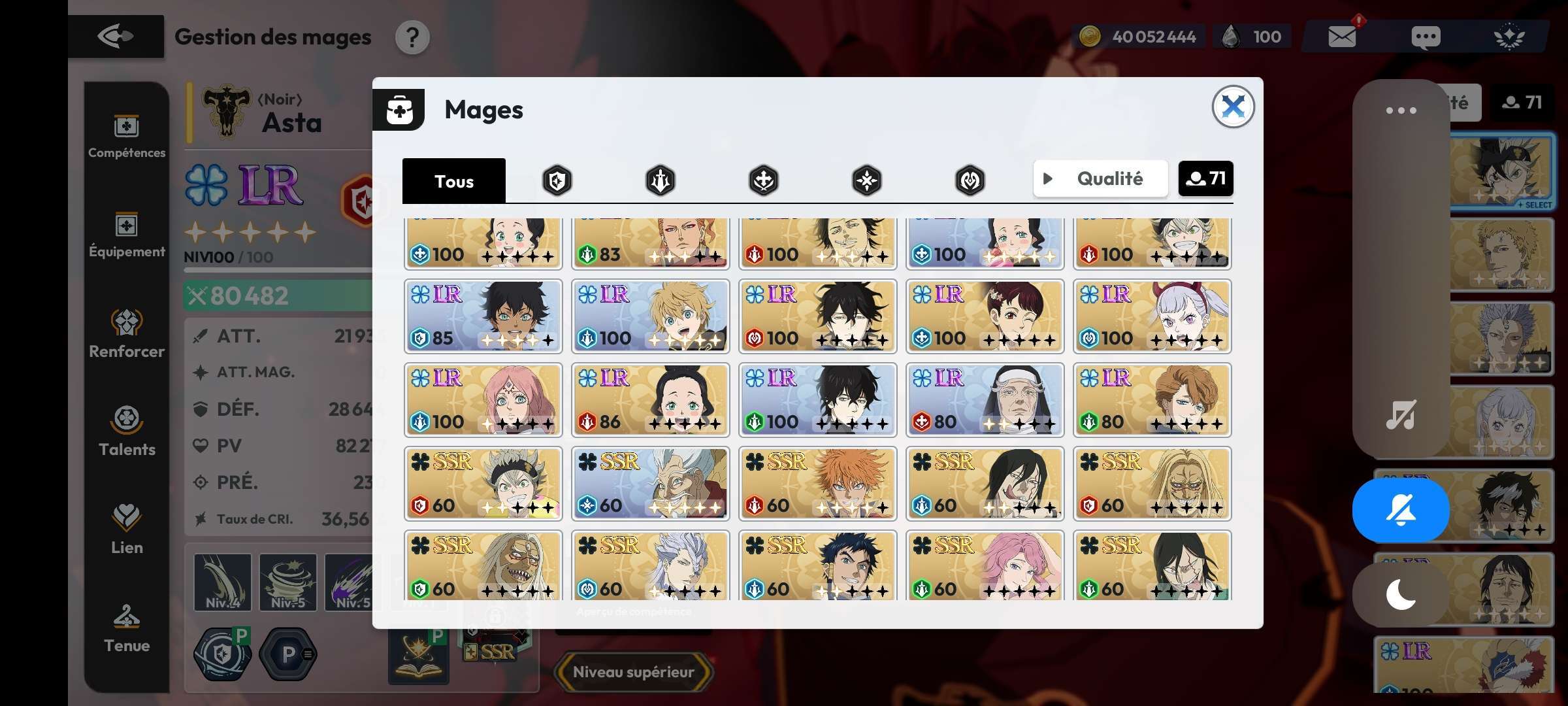Open the Renforcer menu

pos(127,333)
